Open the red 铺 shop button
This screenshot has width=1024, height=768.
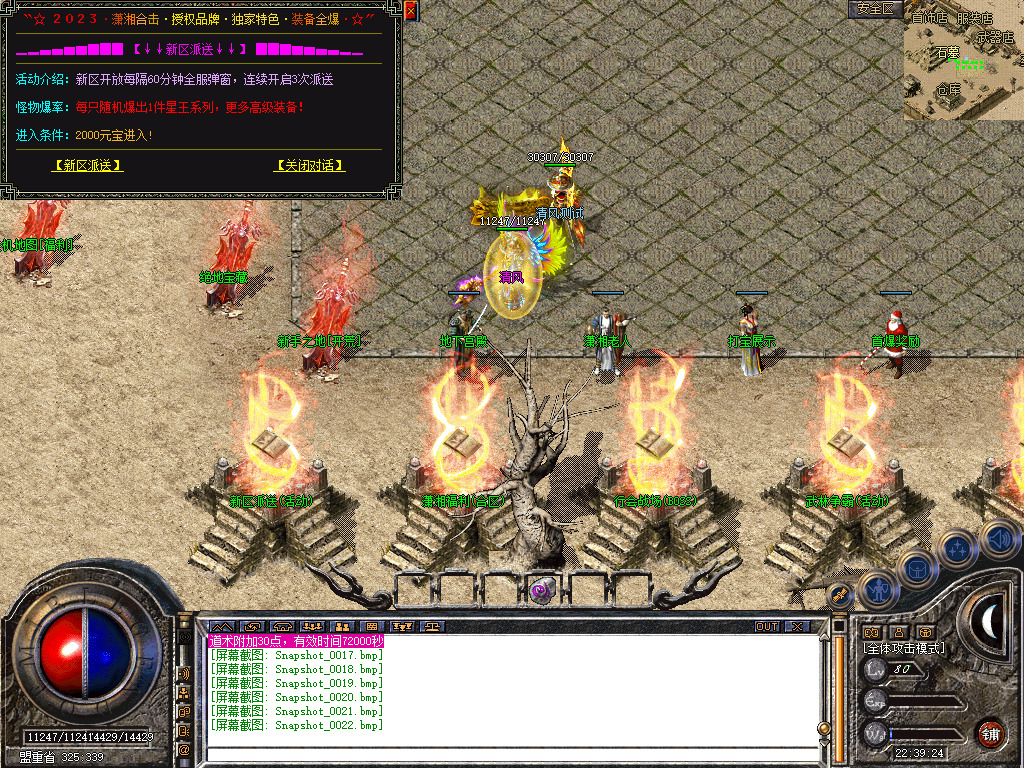coord(990,733)
